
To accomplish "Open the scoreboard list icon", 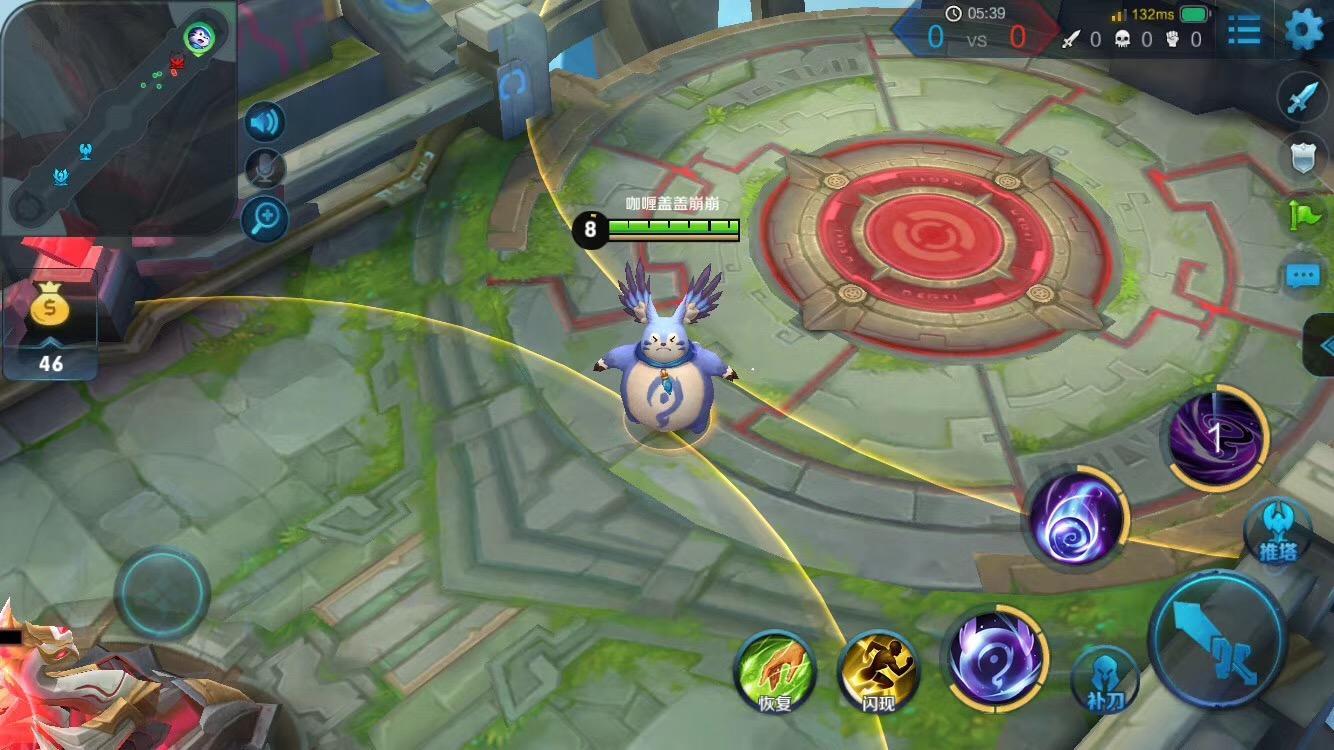I will coord(1244,31).
